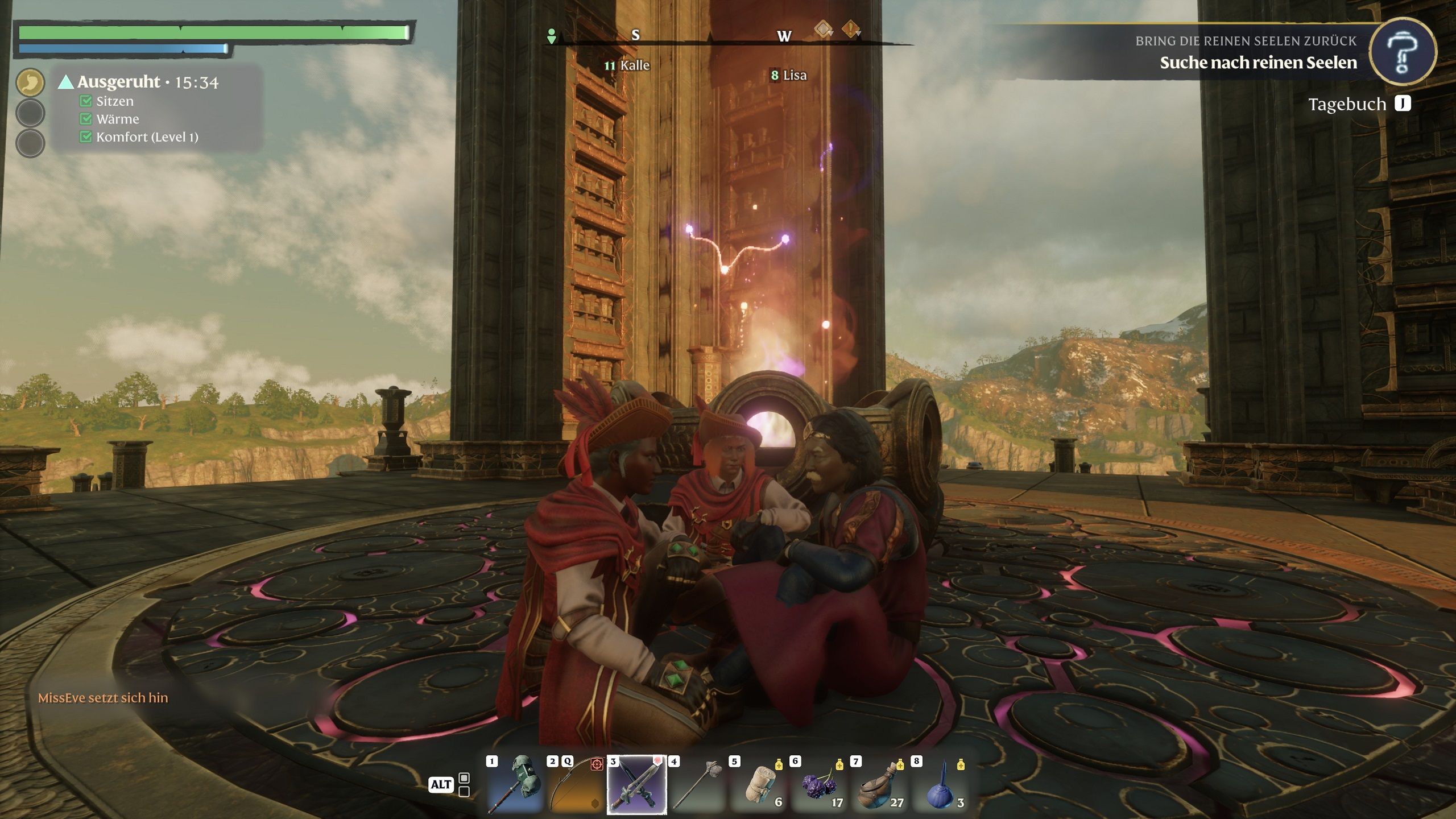1456x819 pixels.
Task: Select the skull hammer in hotbar slot 1
Action: point(514,784)
